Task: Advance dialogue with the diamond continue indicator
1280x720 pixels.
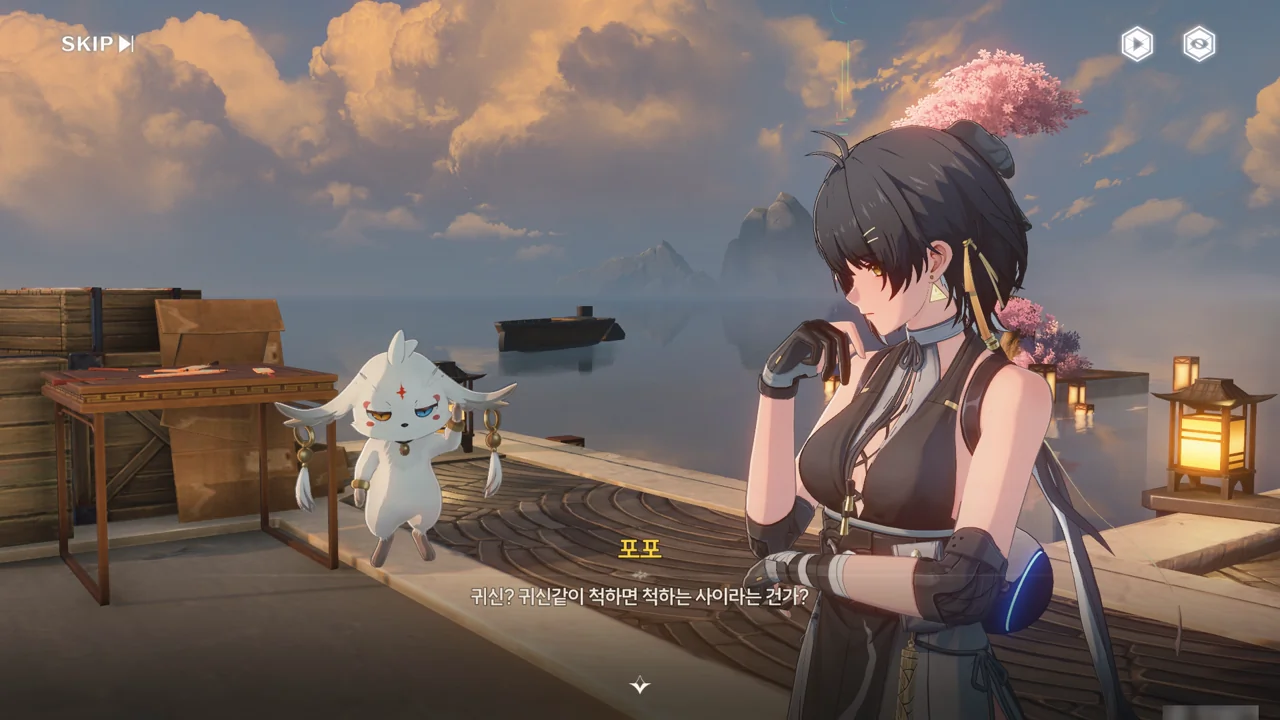Action: coord(640,685)
